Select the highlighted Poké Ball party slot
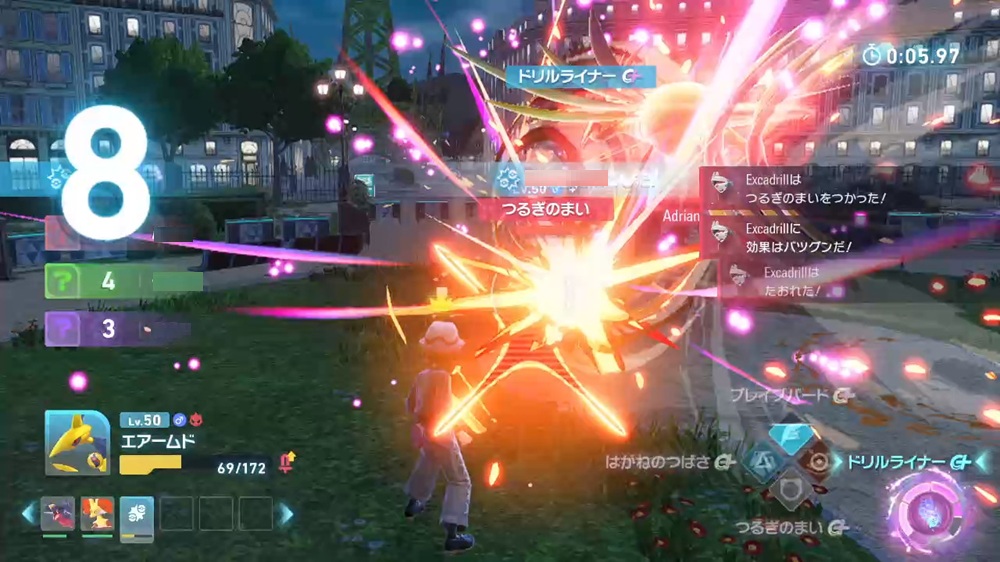Image resolution: width=1000 pixels, height=562 pixels. (136, 514)
